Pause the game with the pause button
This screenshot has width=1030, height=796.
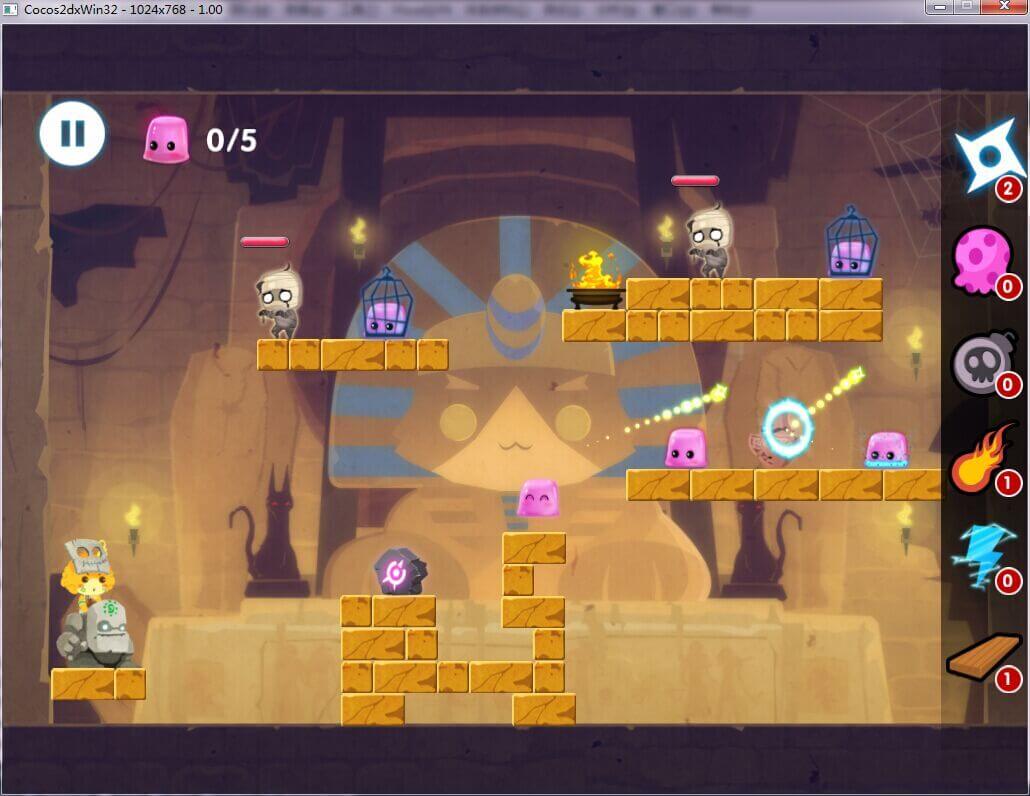72,133
